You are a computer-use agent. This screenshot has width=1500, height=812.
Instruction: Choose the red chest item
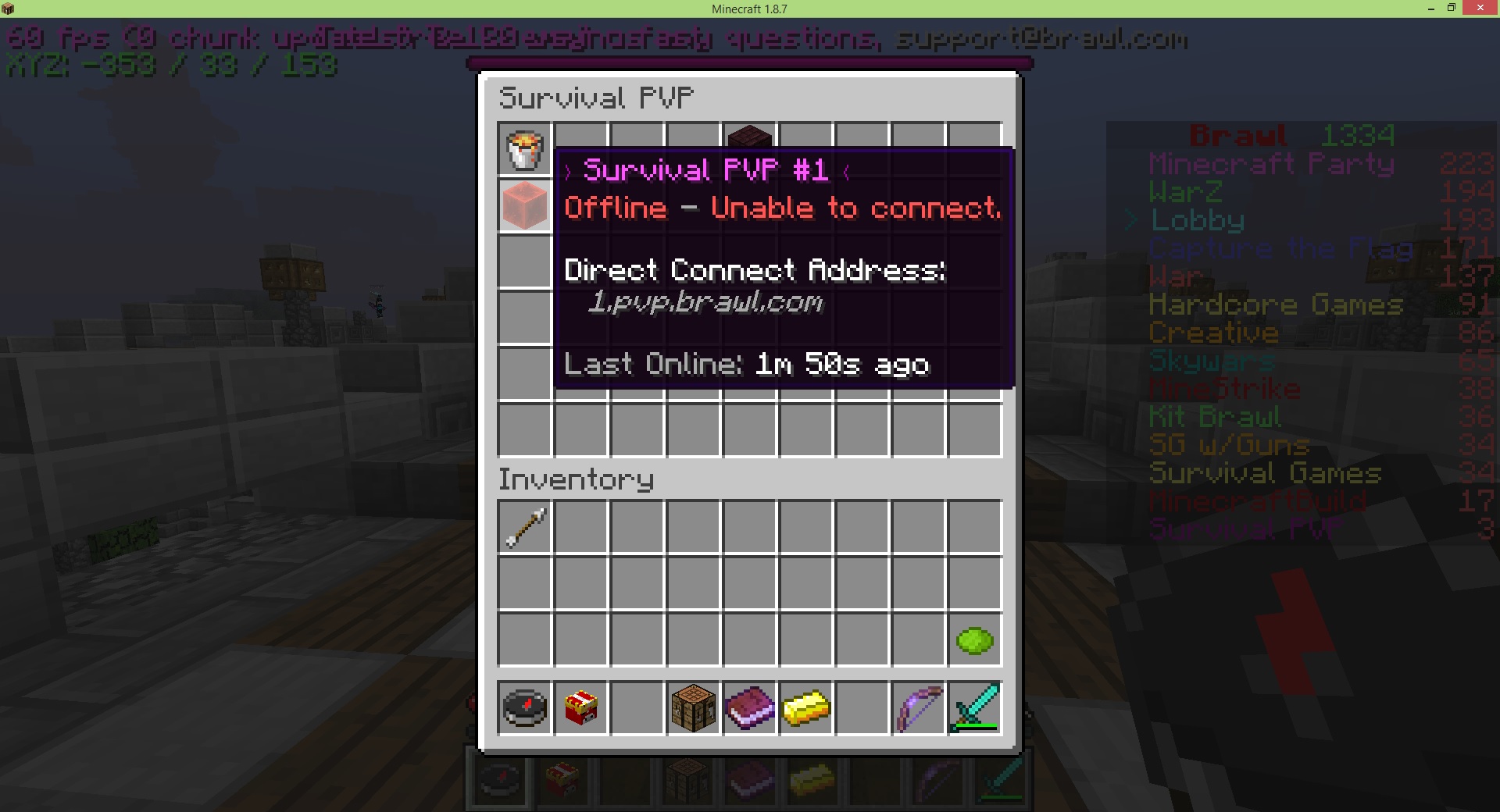point(580,708)
